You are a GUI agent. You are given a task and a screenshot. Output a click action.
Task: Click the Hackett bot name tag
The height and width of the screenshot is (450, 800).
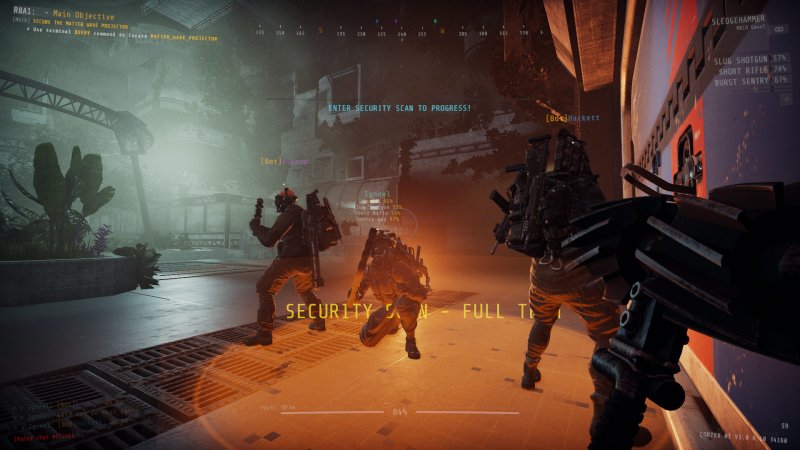573,118
